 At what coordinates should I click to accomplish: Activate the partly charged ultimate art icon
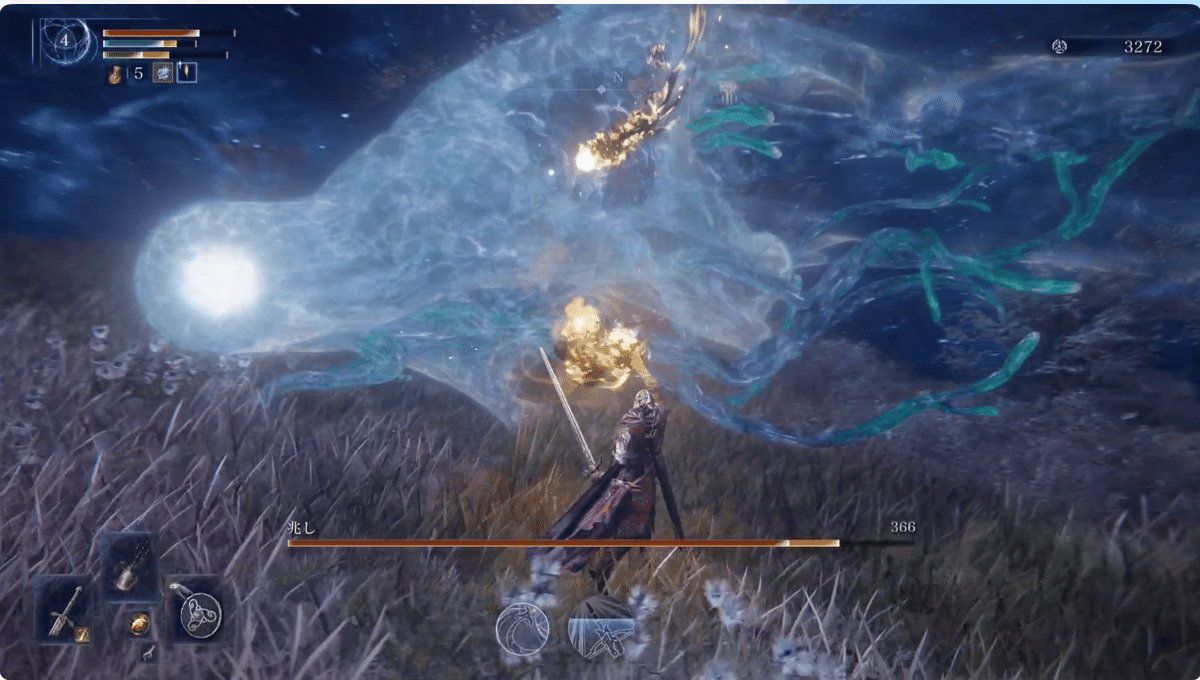[x=600, y=627]
